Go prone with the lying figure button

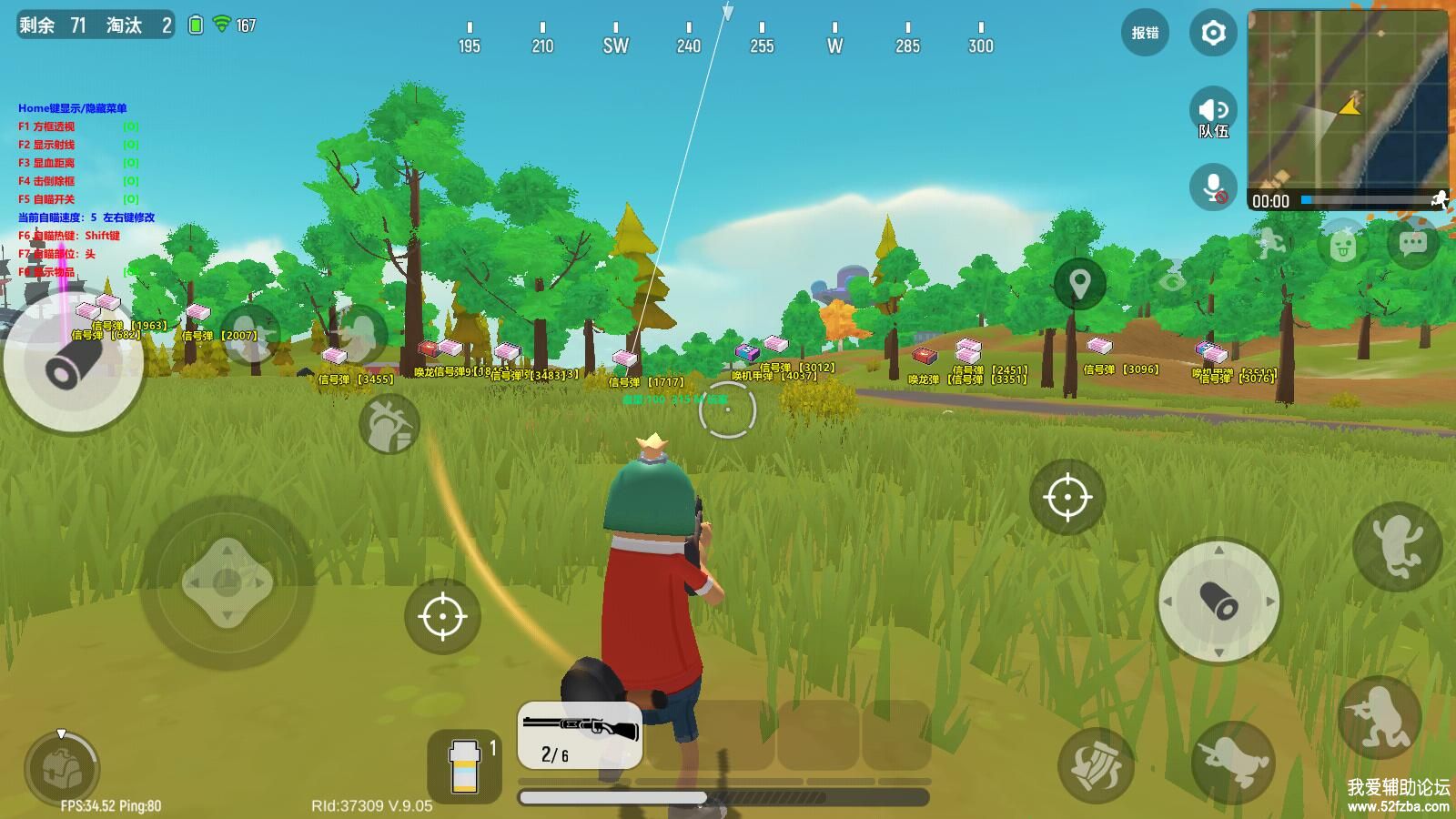point(1233,762)
